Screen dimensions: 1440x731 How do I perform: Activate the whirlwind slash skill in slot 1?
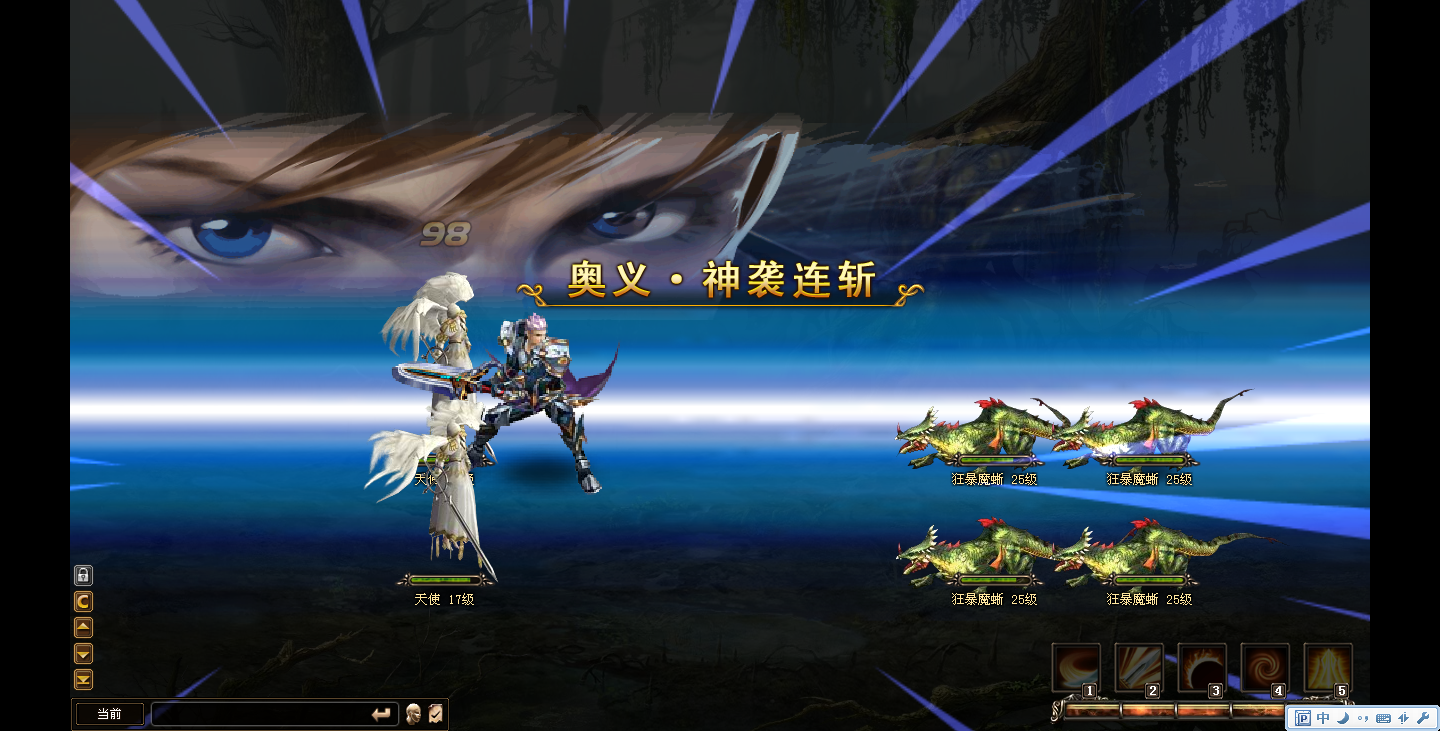[1076, 667]
